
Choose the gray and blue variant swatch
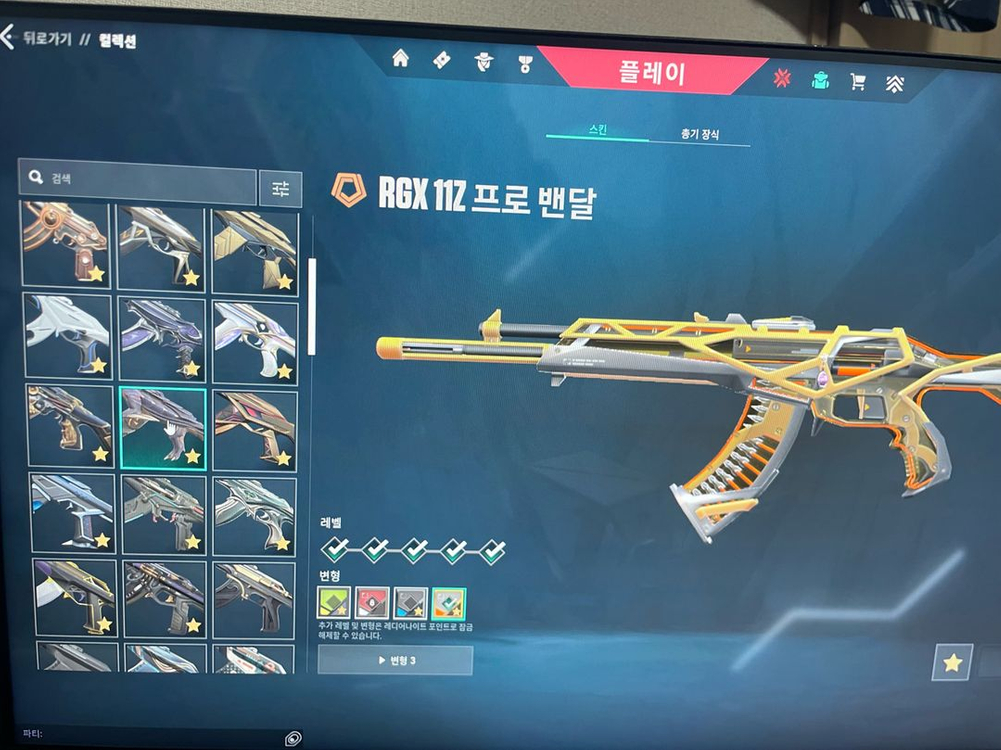point(411,602)
